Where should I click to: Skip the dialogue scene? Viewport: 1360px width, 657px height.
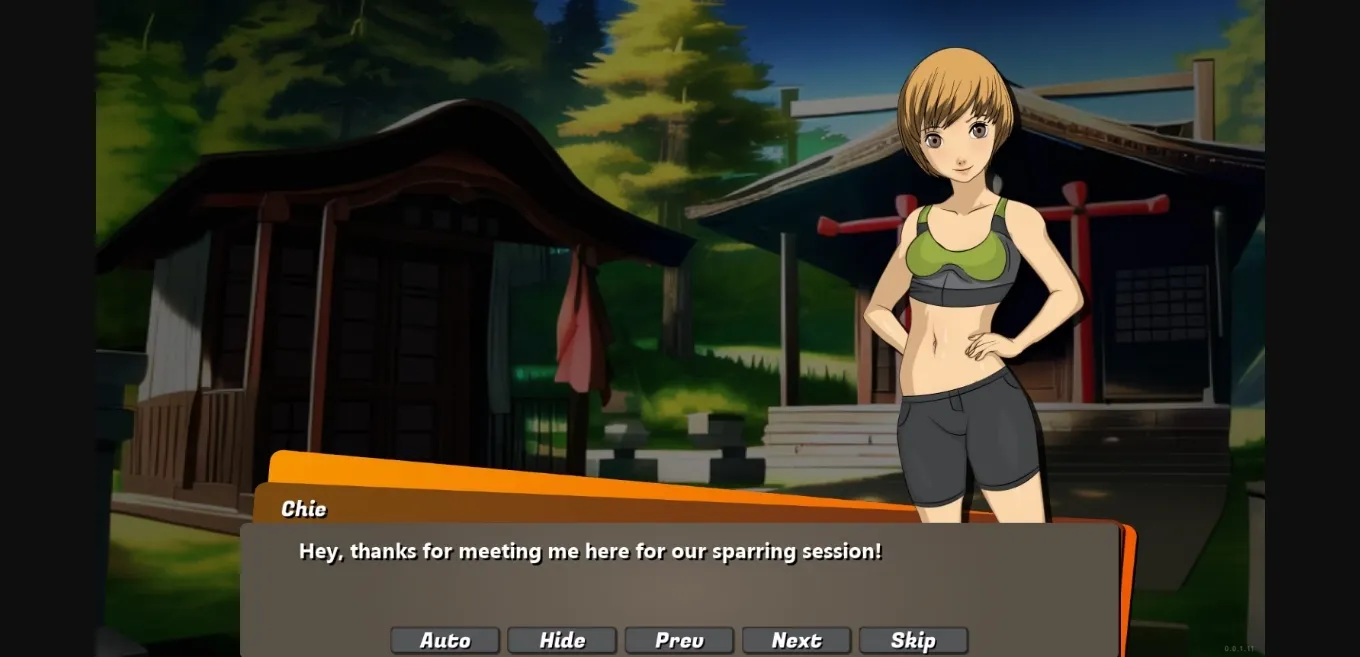pyautogui.click(x=913, y=640)
